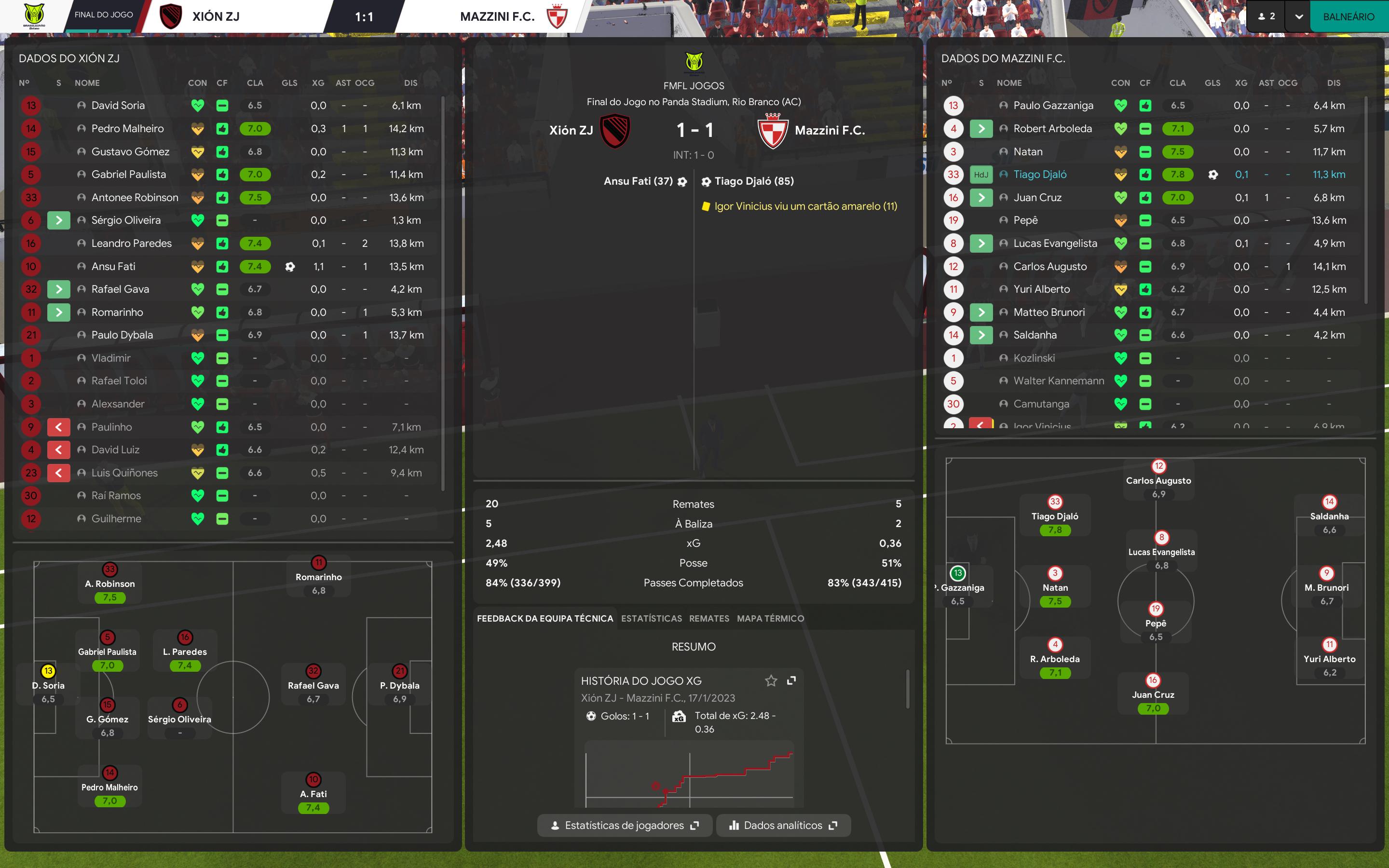The width and height of the screenshot is (1389, 868).
Task: Open Estatísticas de jogadores
Action: pos(625,825)
